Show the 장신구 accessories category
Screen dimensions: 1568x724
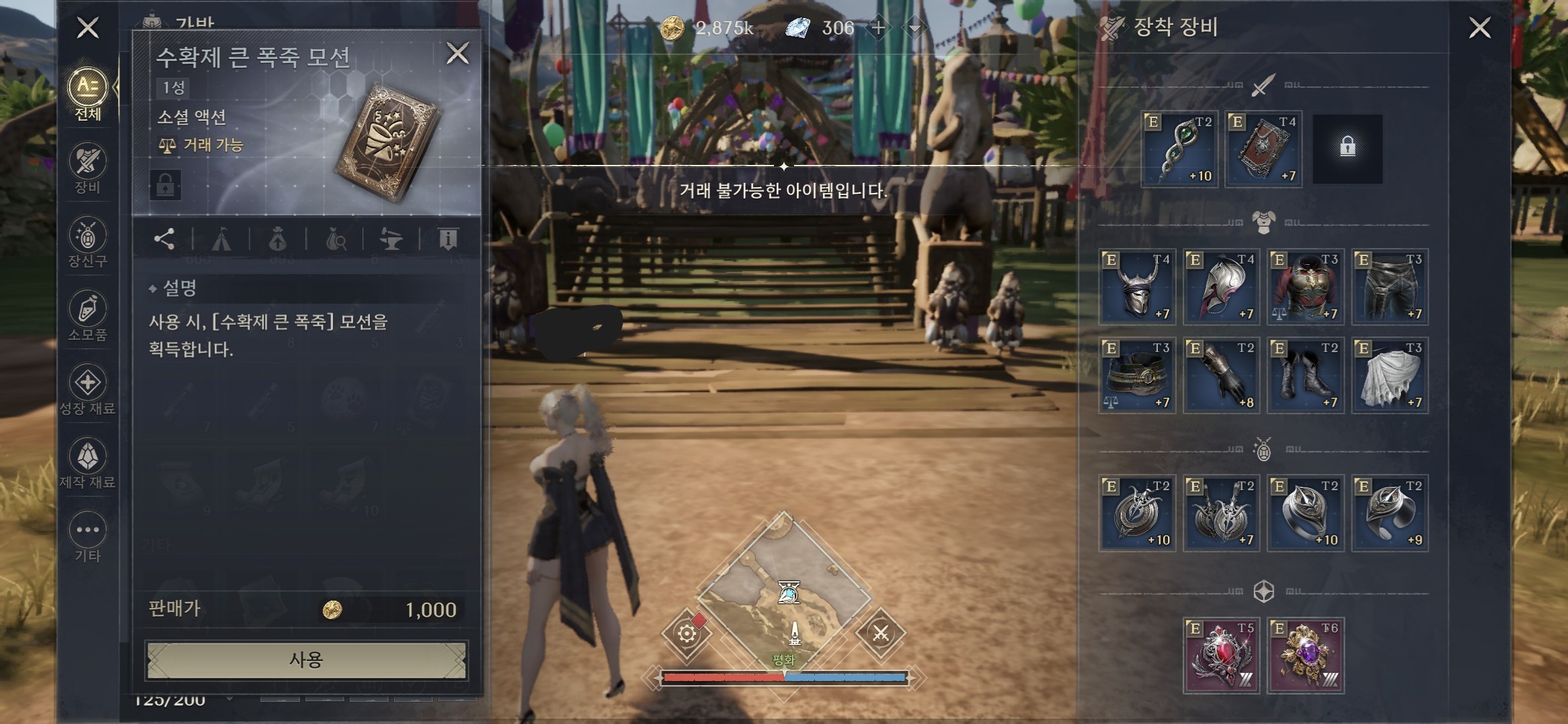(x=88, y=242)
